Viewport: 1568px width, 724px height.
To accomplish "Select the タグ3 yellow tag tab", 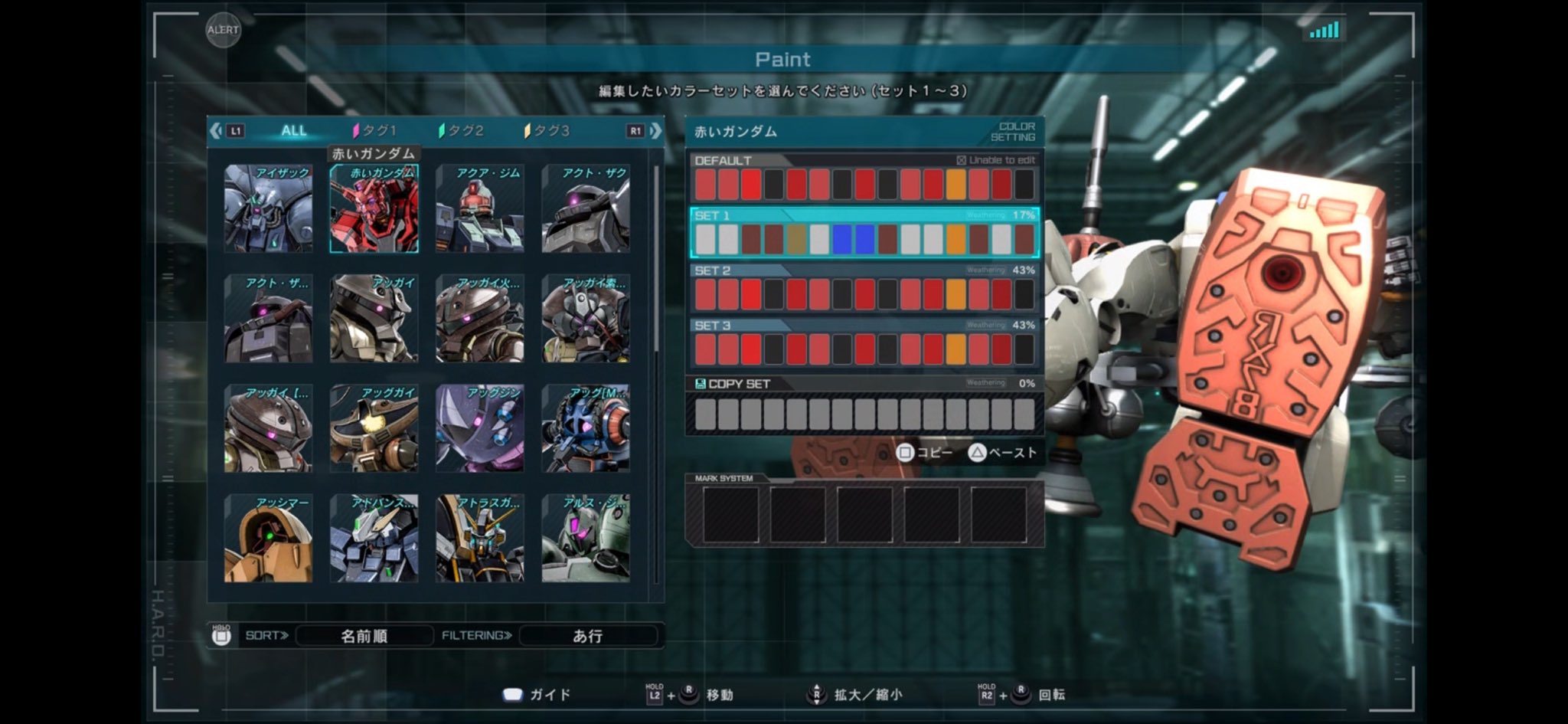I will click(547, 131).
